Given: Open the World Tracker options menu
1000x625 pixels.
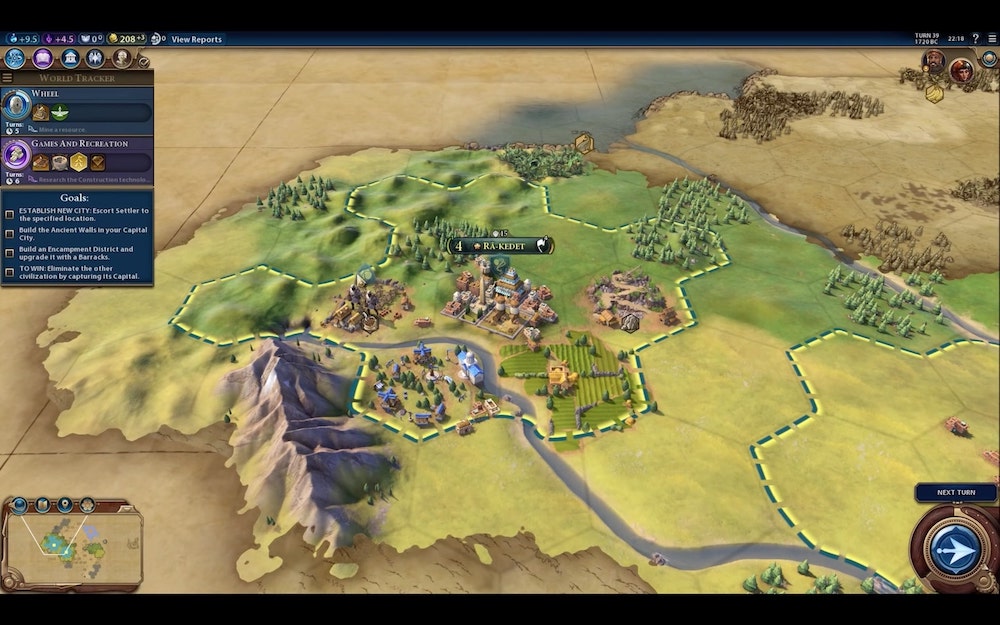Looking at the screenshot, I should click(x=7, y=78).
